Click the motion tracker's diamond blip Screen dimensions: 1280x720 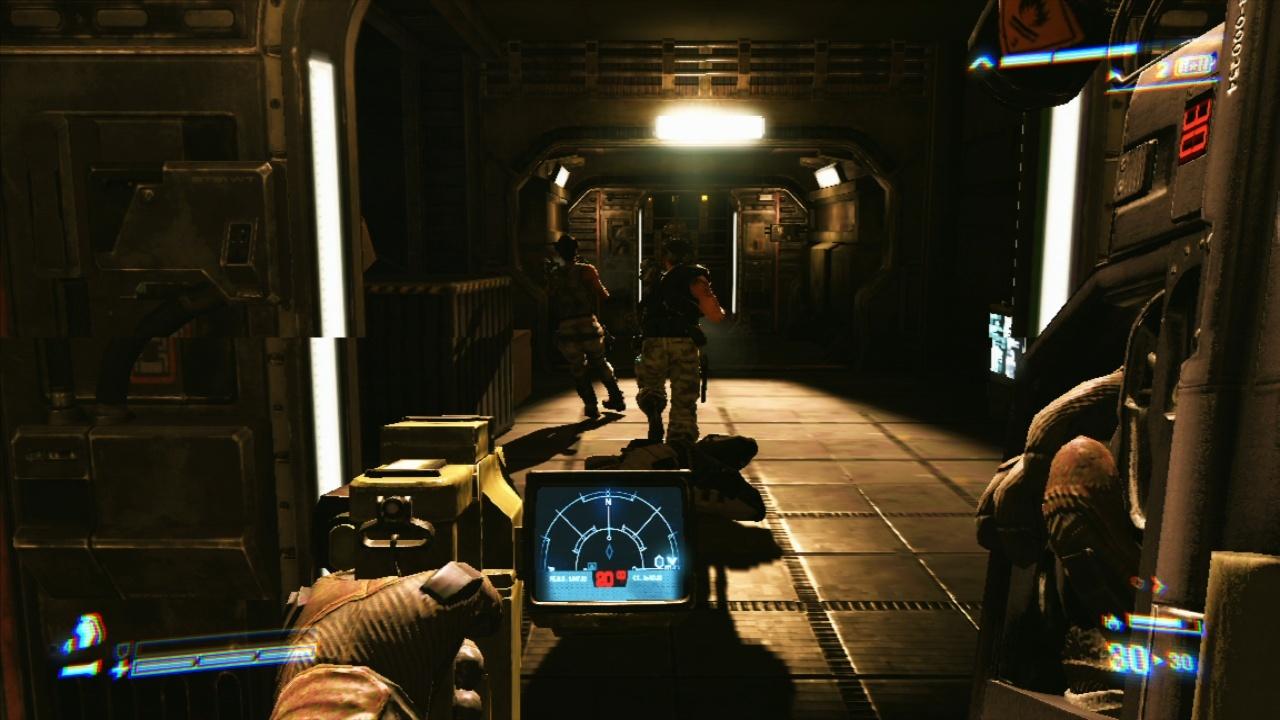click(x=609, y=551)
